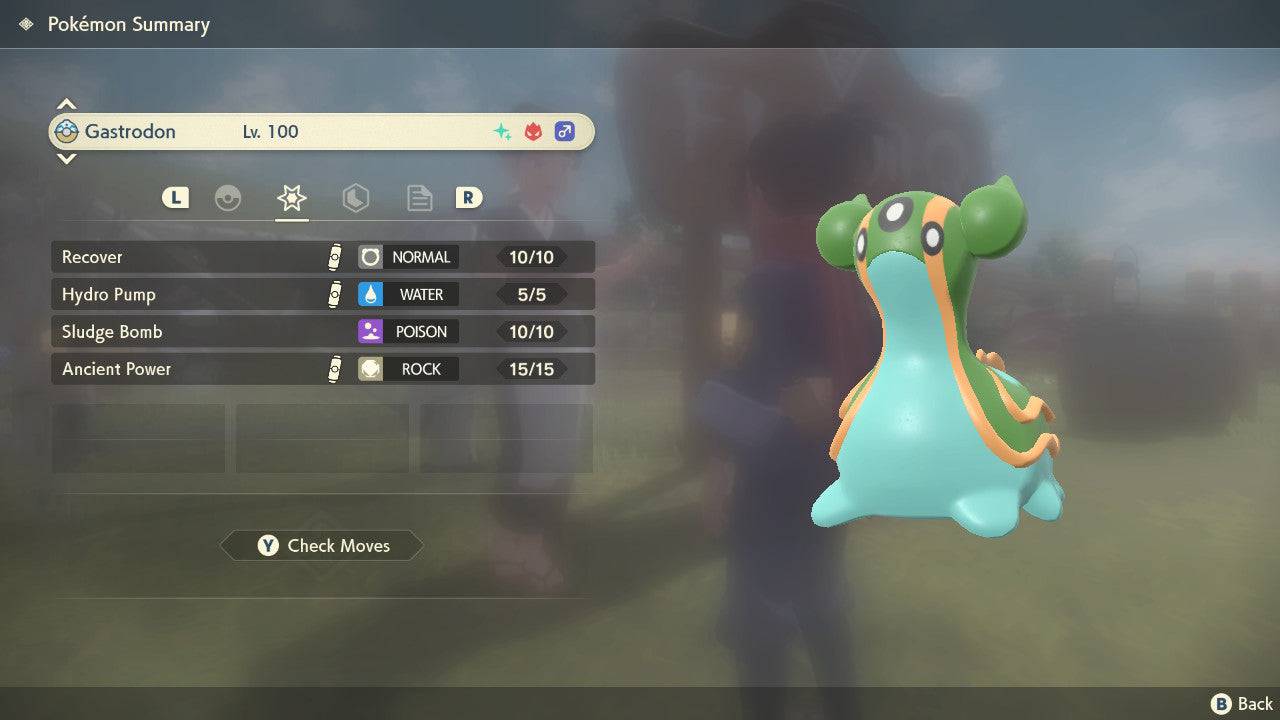Go to previous Pokémon with up arrow
This screenshot has width=1280, height=720.
(66, 104)
